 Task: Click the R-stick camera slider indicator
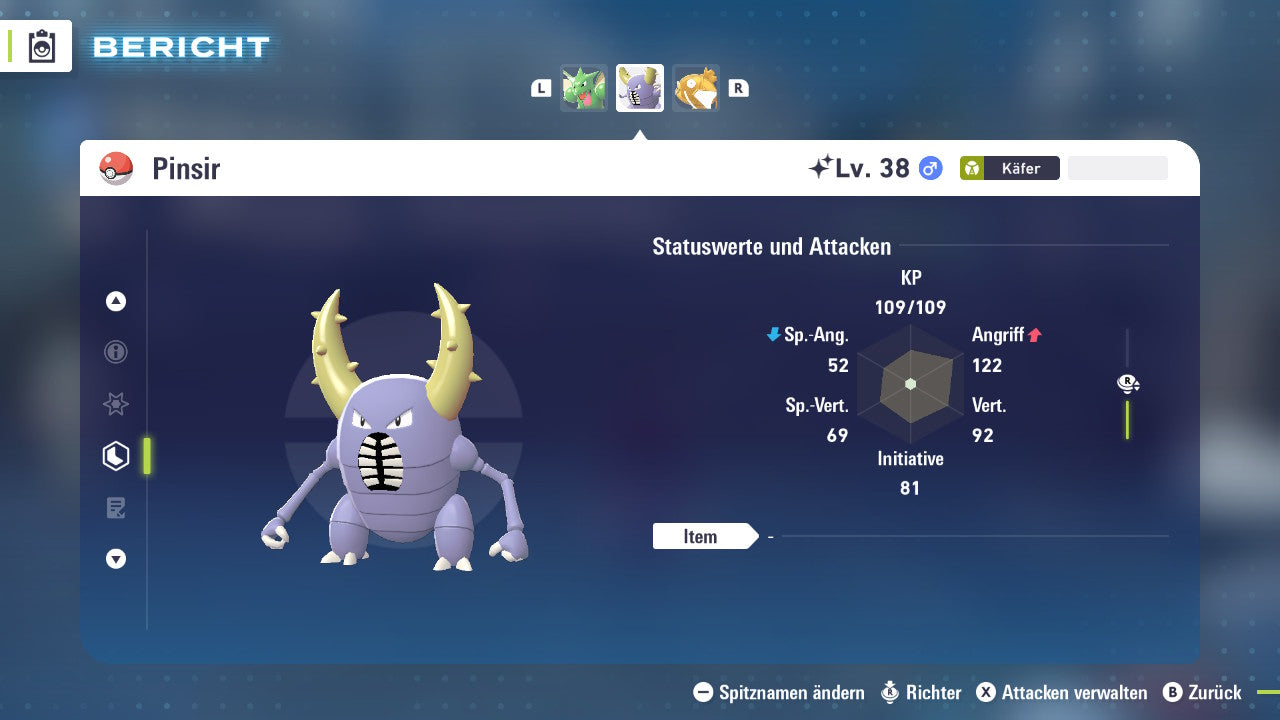pos(1127,383)
